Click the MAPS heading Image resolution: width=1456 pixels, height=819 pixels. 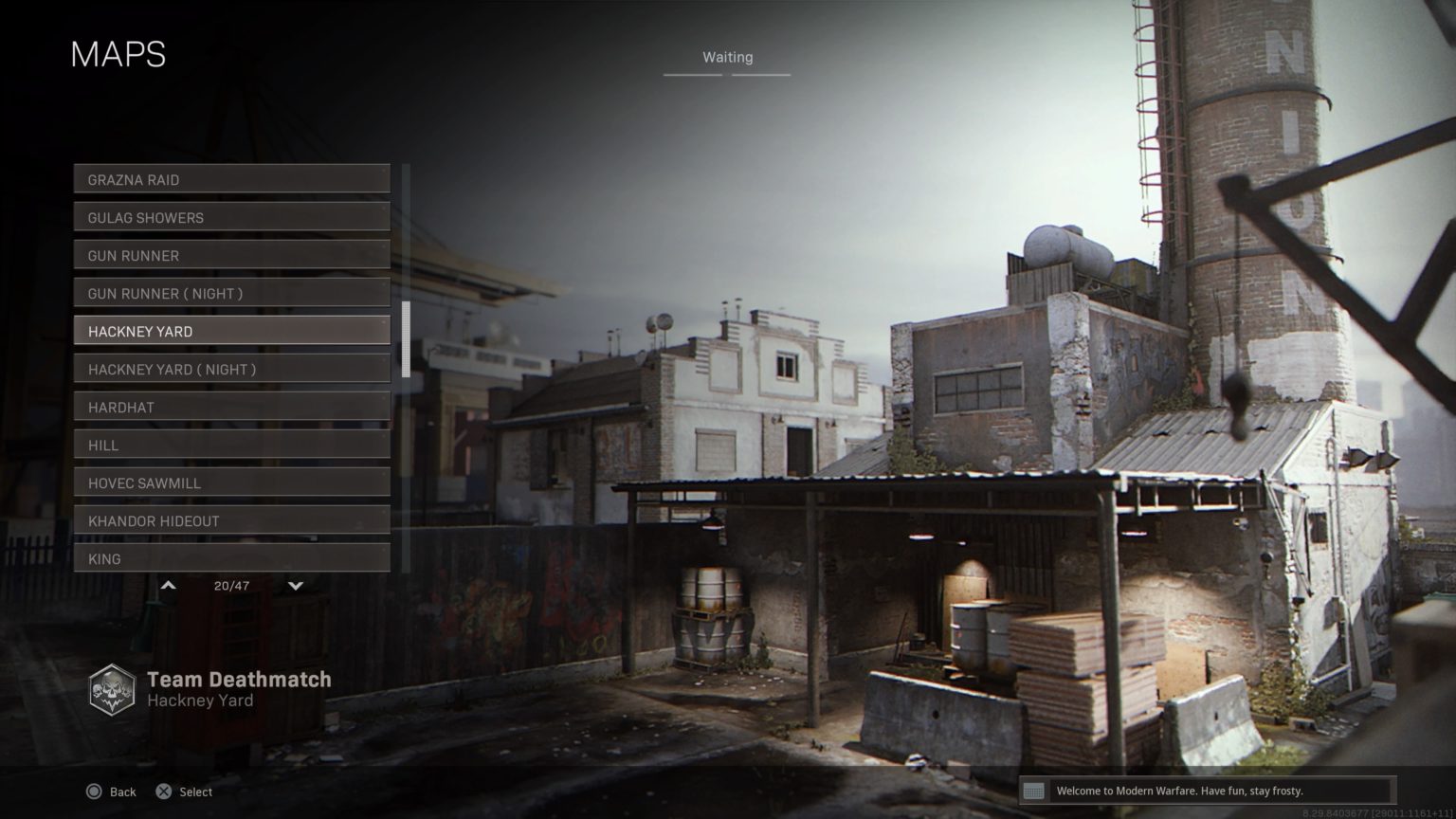coord(118,55)
